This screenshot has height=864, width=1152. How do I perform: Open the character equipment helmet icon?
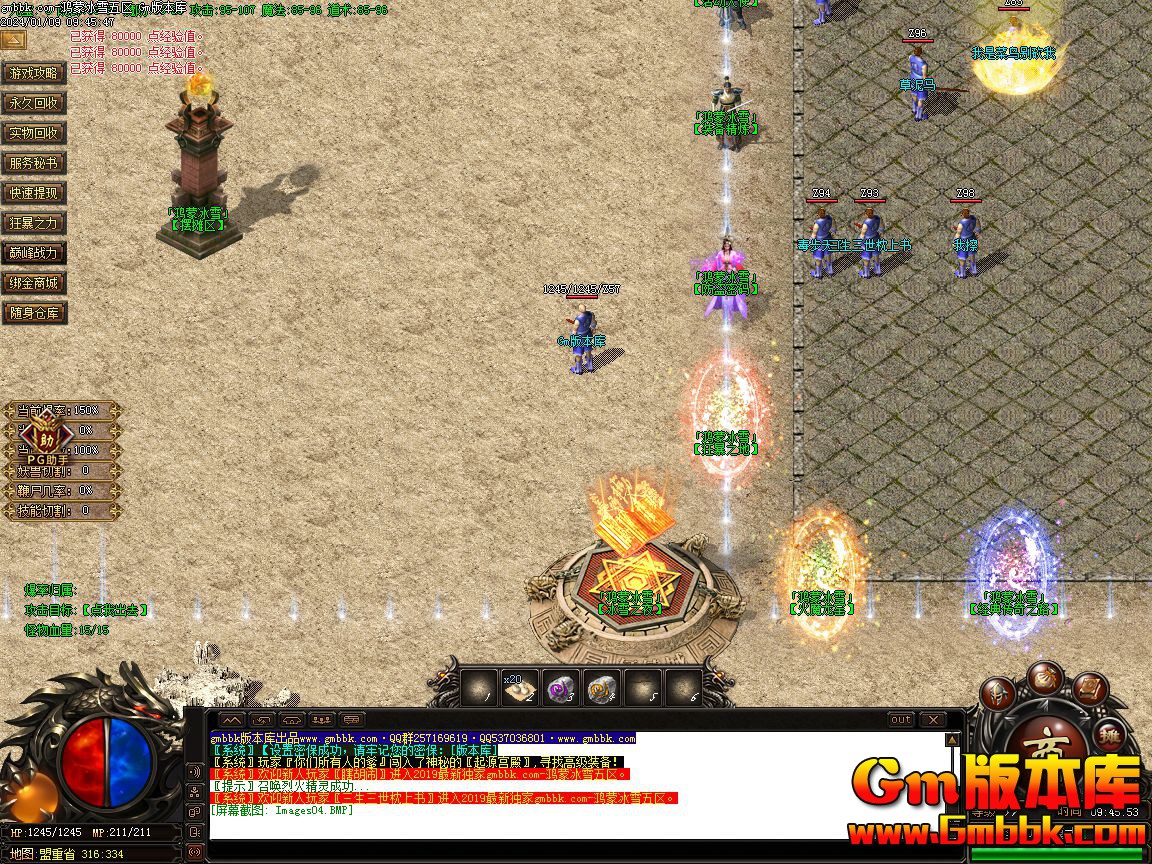coord(997,692)
